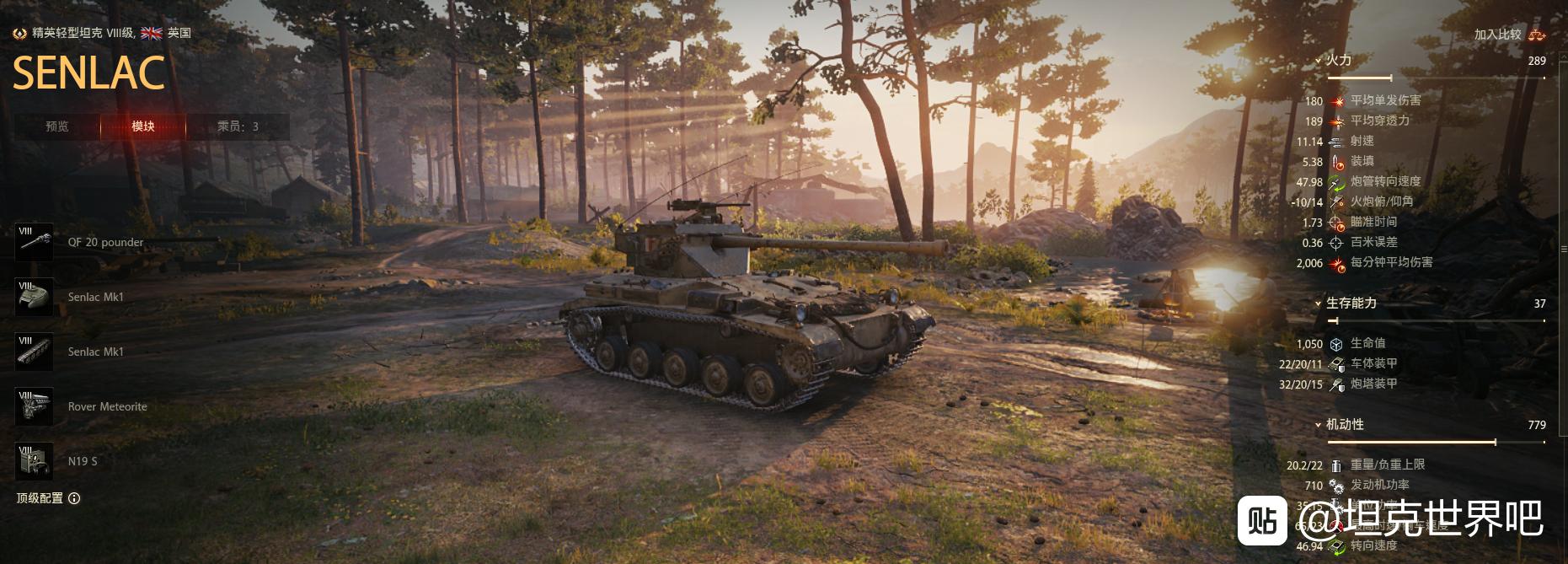Switch to the 预览 tab
Image resolution: width=1568 pixels, height=564 pixels.
(57, 126)
